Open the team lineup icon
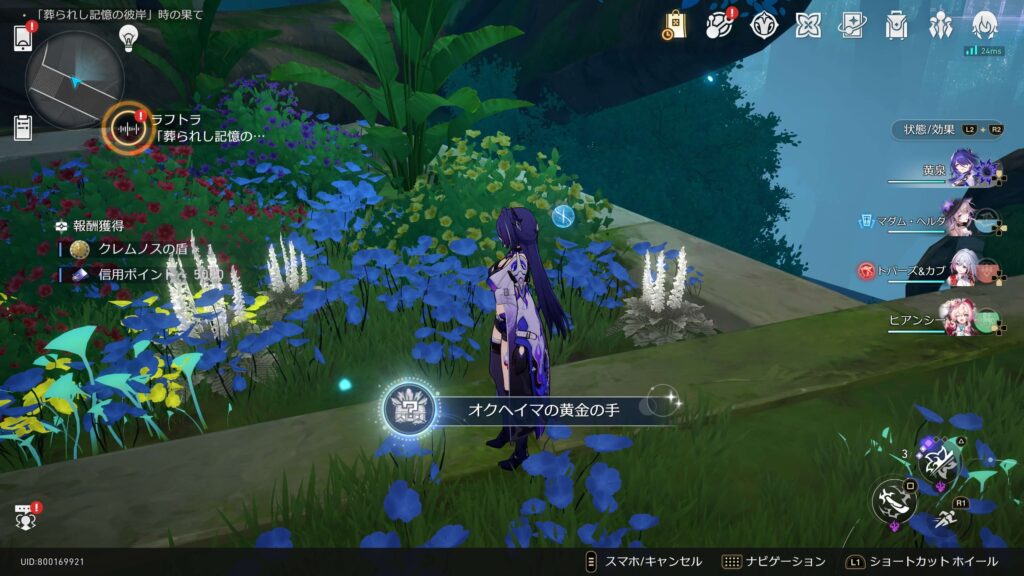The width and height of the screenshot is (1024, 576). (x=940, y=25)
